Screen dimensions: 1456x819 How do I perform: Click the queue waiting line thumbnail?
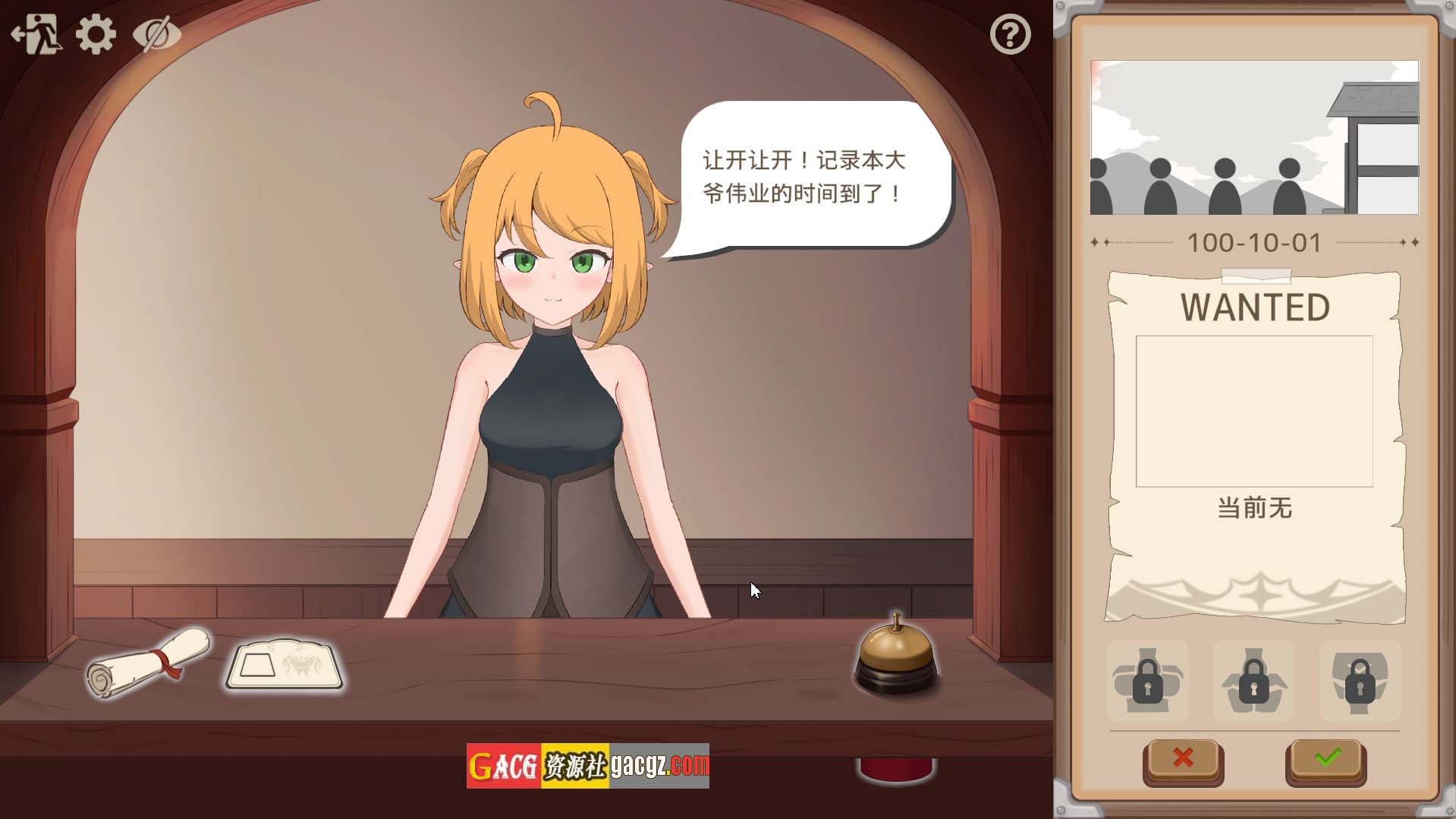coord(1254,137)
